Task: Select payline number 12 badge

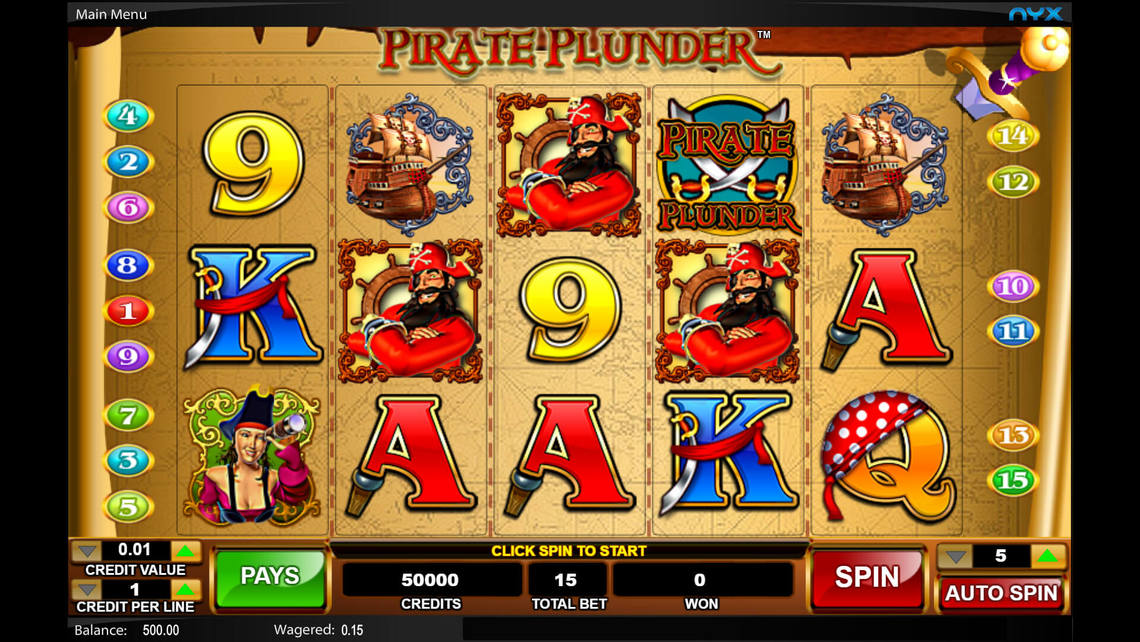Action: pyautogui.click(x=1012, y=182)
